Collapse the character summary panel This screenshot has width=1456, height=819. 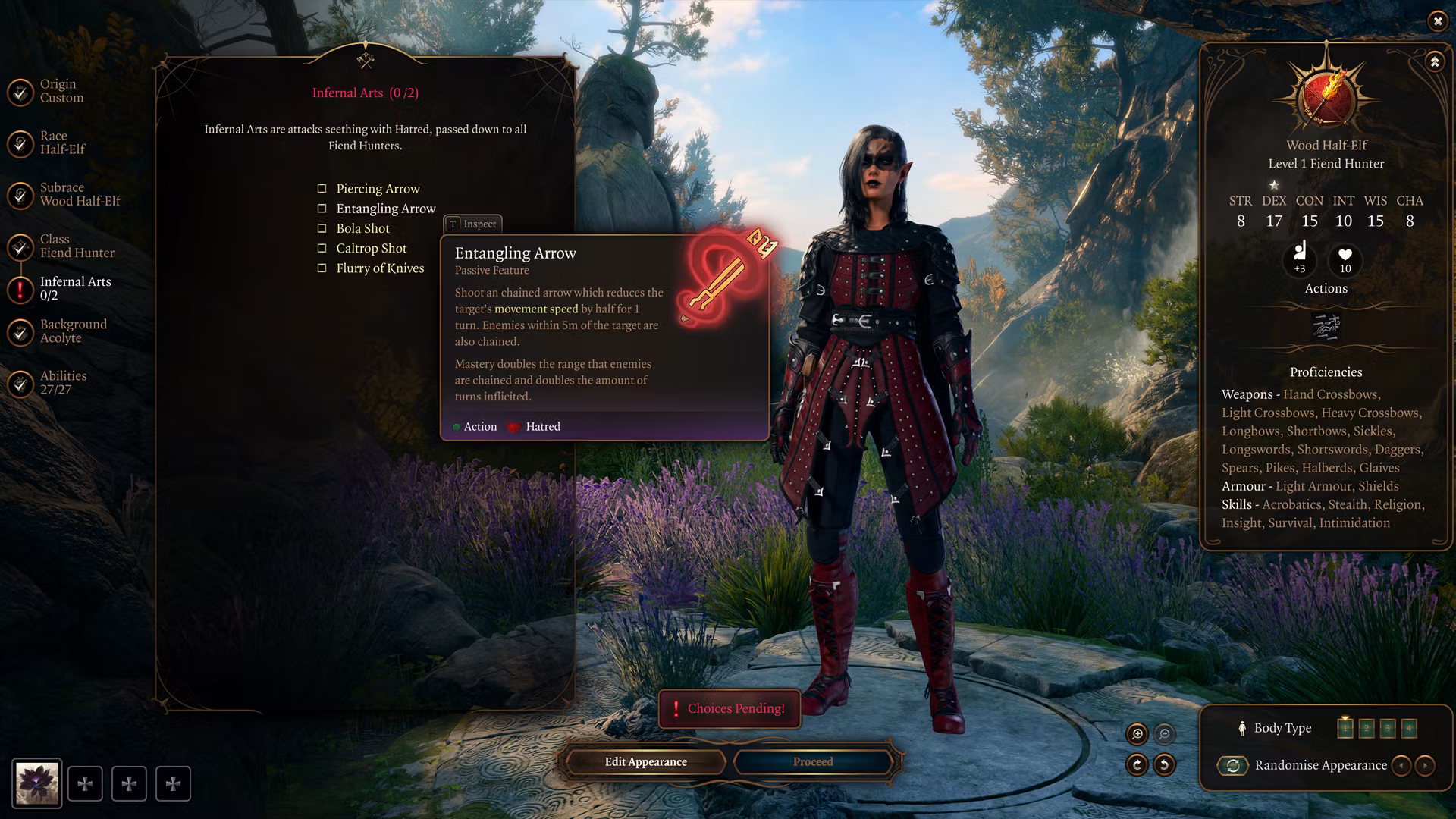pyautogui.click(x=1434, y=62)
